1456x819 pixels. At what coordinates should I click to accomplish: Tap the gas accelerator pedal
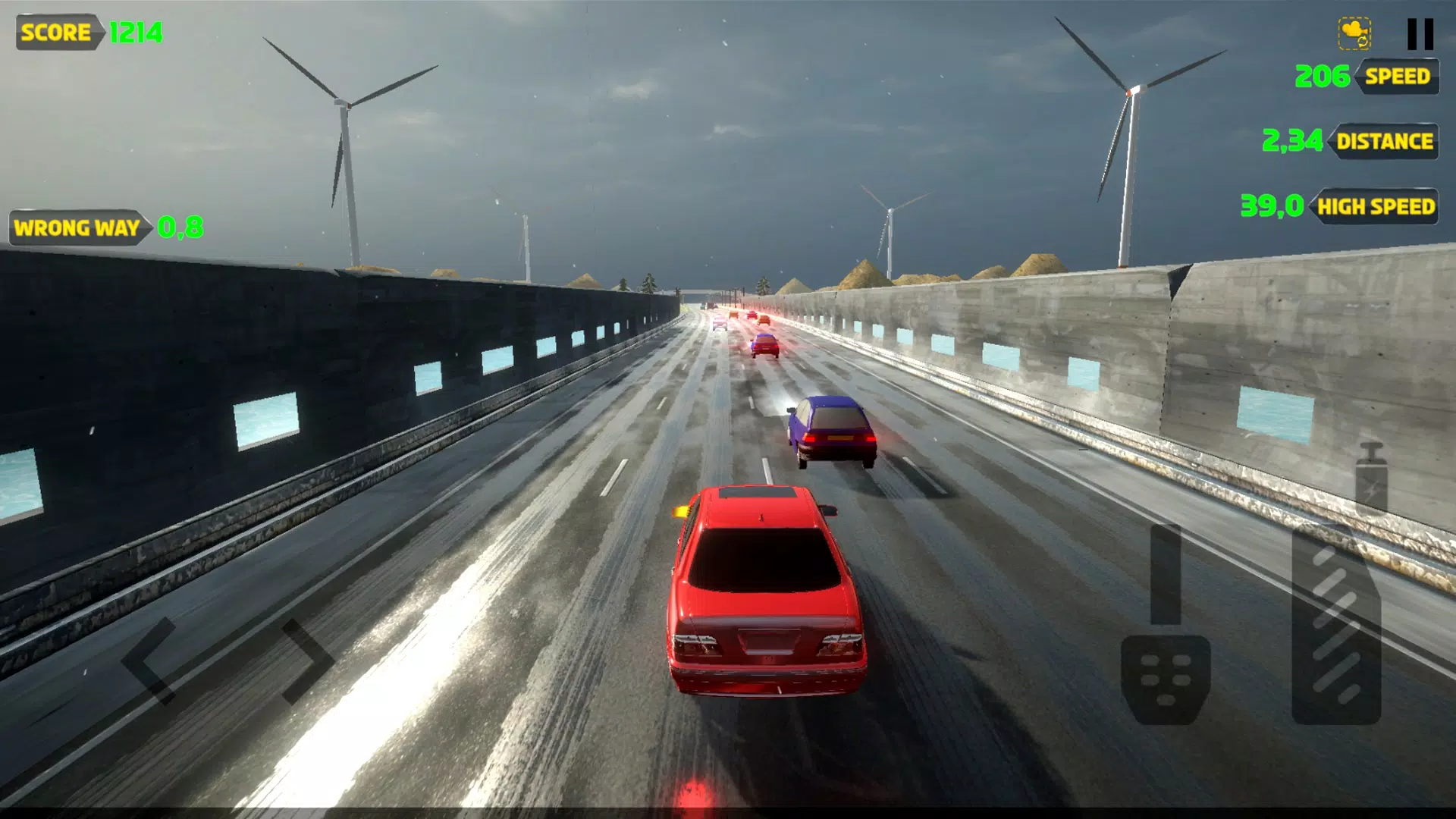(x=1336, y=626)
